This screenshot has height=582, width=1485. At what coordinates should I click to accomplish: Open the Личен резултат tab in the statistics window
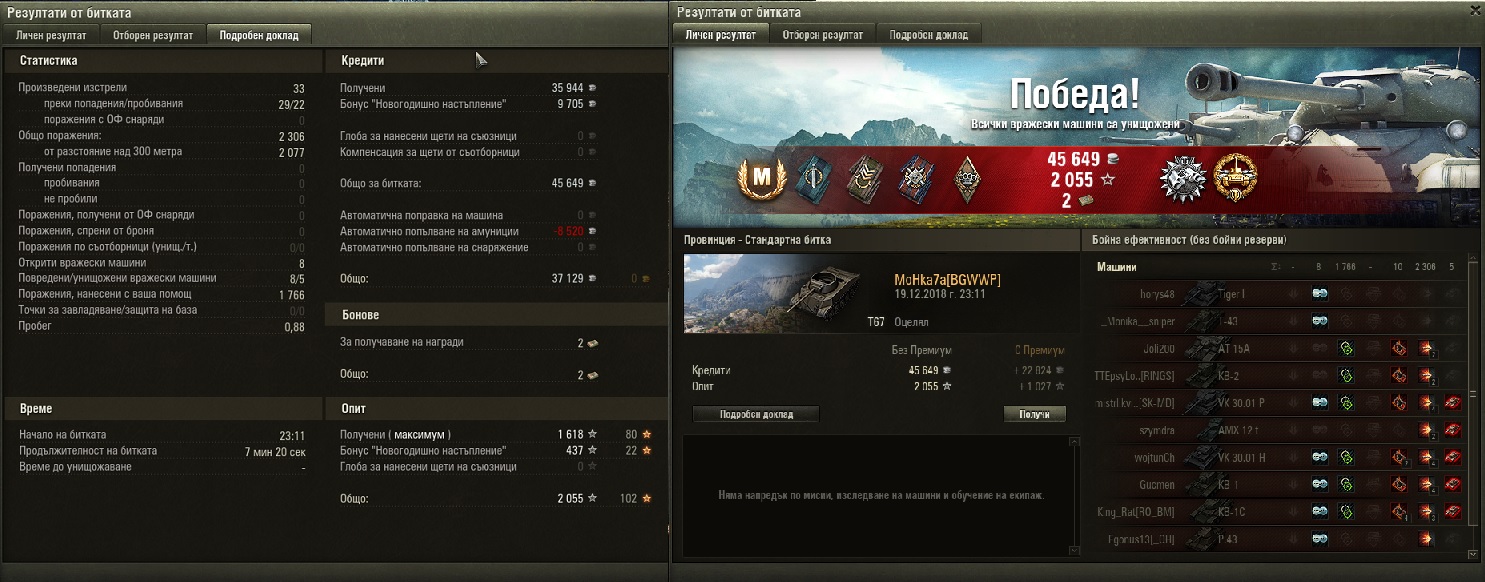tap(51, 35)
